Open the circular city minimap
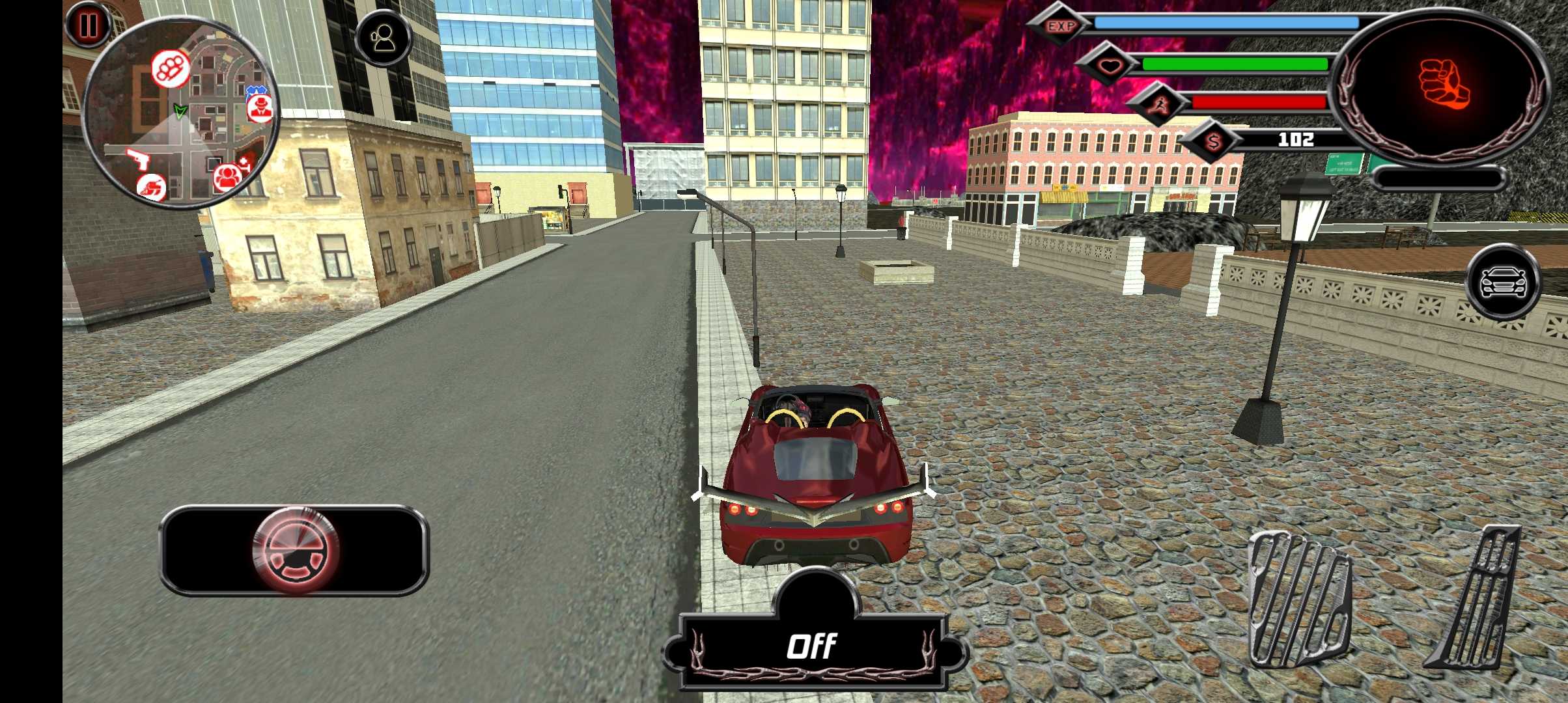 [x=182, y=114]
